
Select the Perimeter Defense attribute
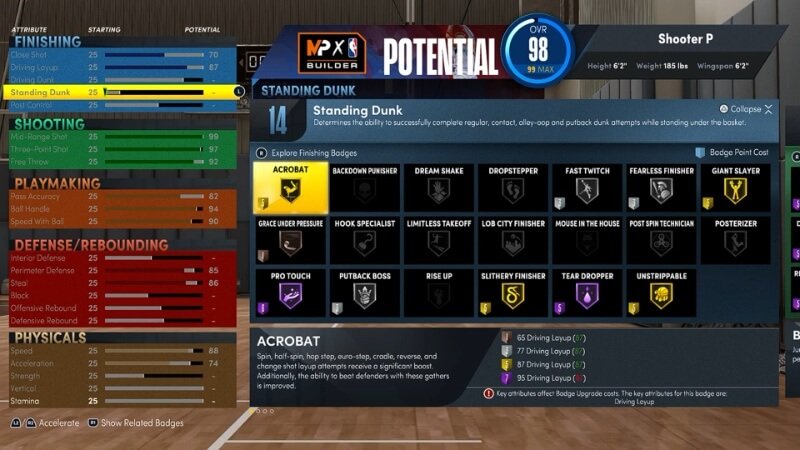click(120, 270)
